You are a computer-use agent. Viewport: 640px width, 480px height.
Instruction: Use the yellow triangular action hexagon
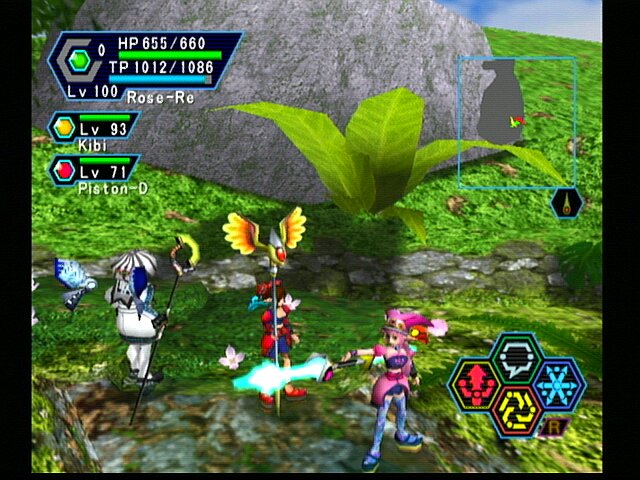(x=515, y=410)
